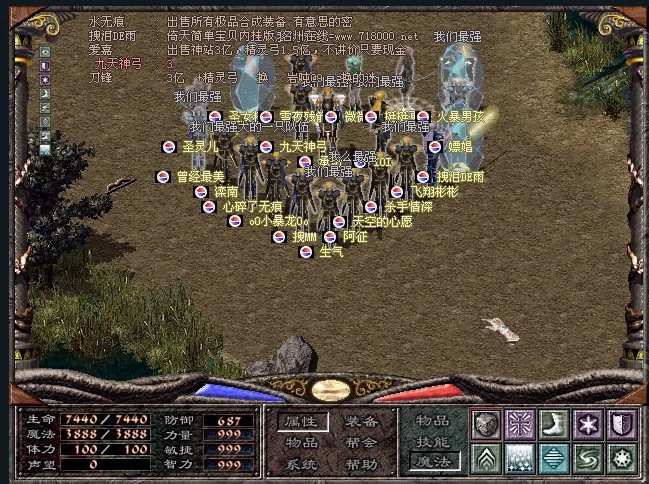This screenshot has width=649, height=484.
Task: Switch to the 技能 skills tab
Action: point(433,441)
